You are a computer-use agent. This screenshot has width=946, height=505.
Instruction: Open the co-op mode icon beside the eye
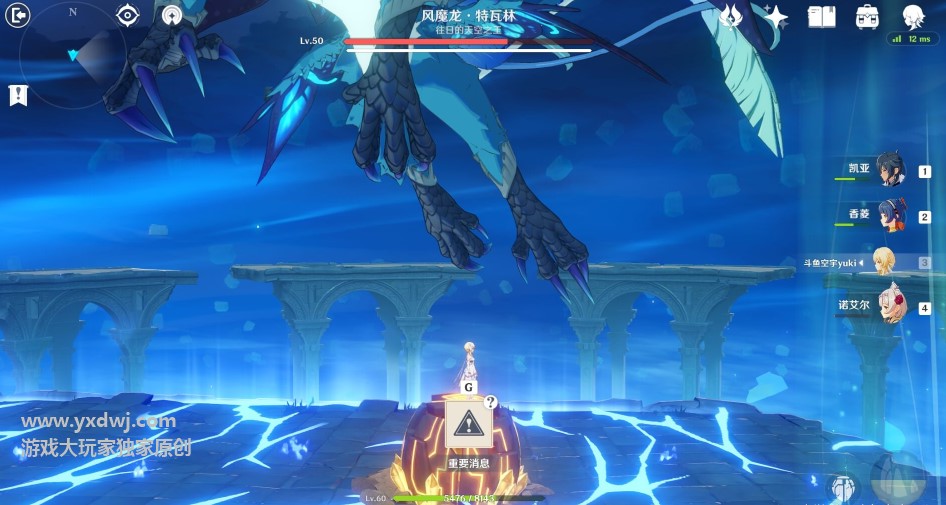(x=172, y=15)
